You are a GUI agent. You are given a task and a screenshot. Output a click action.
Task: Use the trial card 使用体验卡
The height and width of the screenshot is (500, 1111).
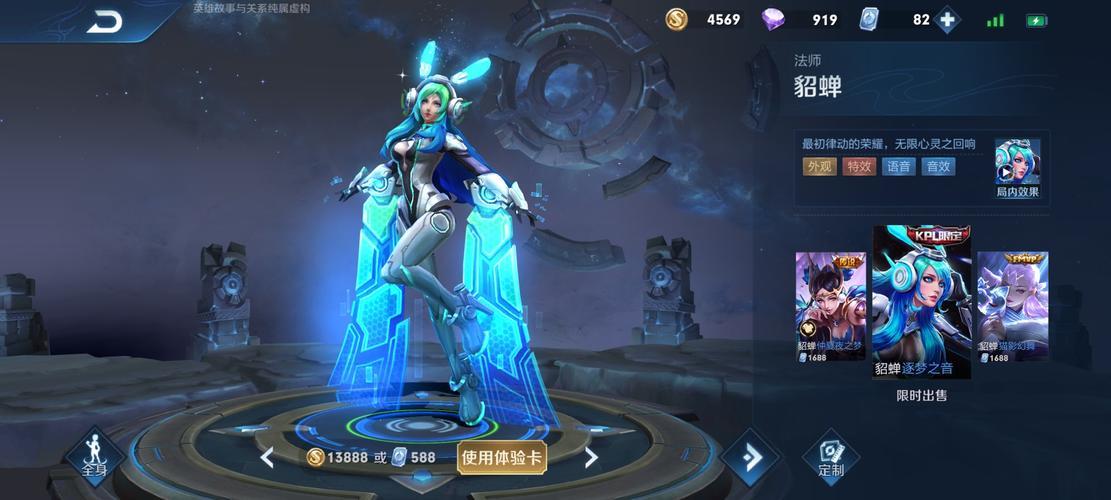502,457
